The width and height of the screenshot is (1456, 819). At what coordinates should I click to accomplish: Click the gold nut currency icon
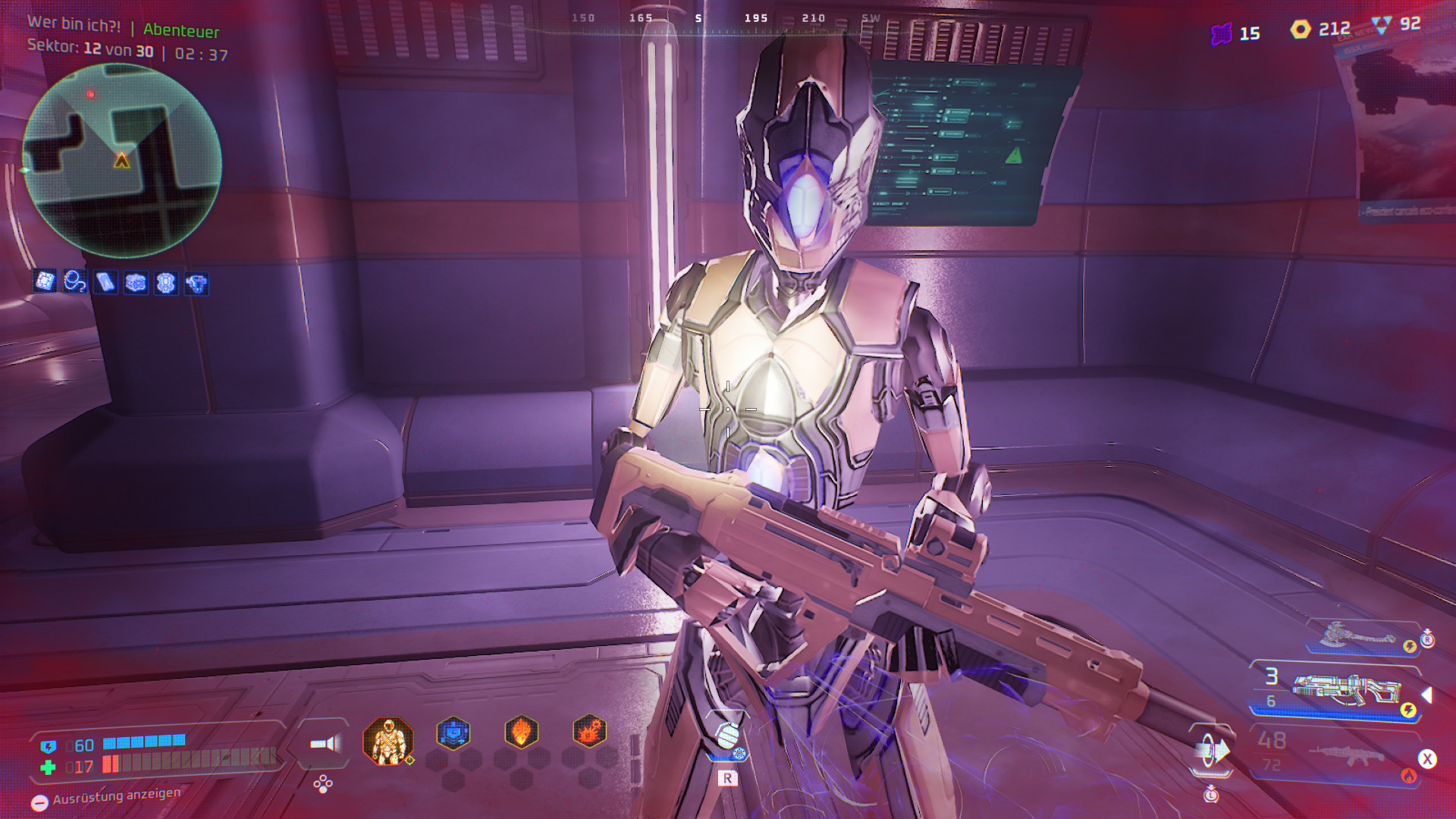pos(1301,30)
